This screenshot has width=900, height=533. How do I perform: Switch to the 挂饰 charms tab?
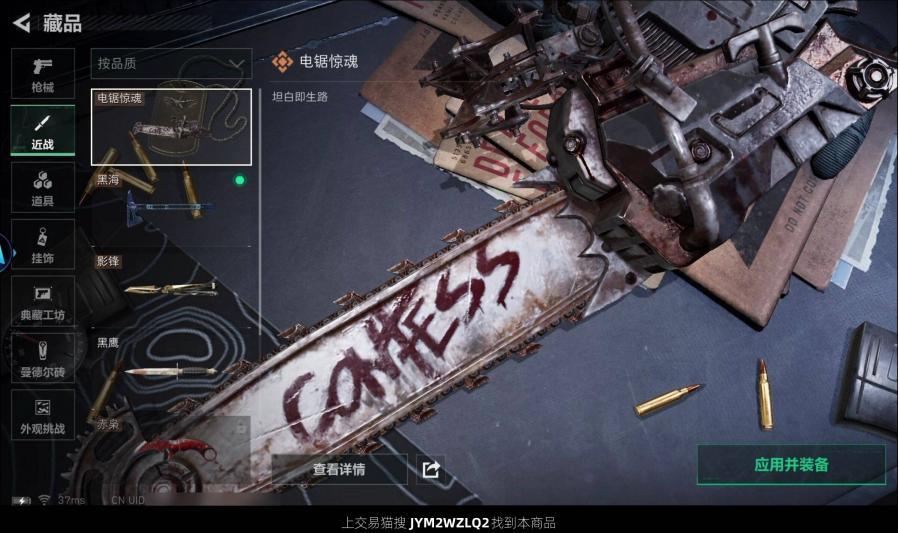tap(42, 244)
